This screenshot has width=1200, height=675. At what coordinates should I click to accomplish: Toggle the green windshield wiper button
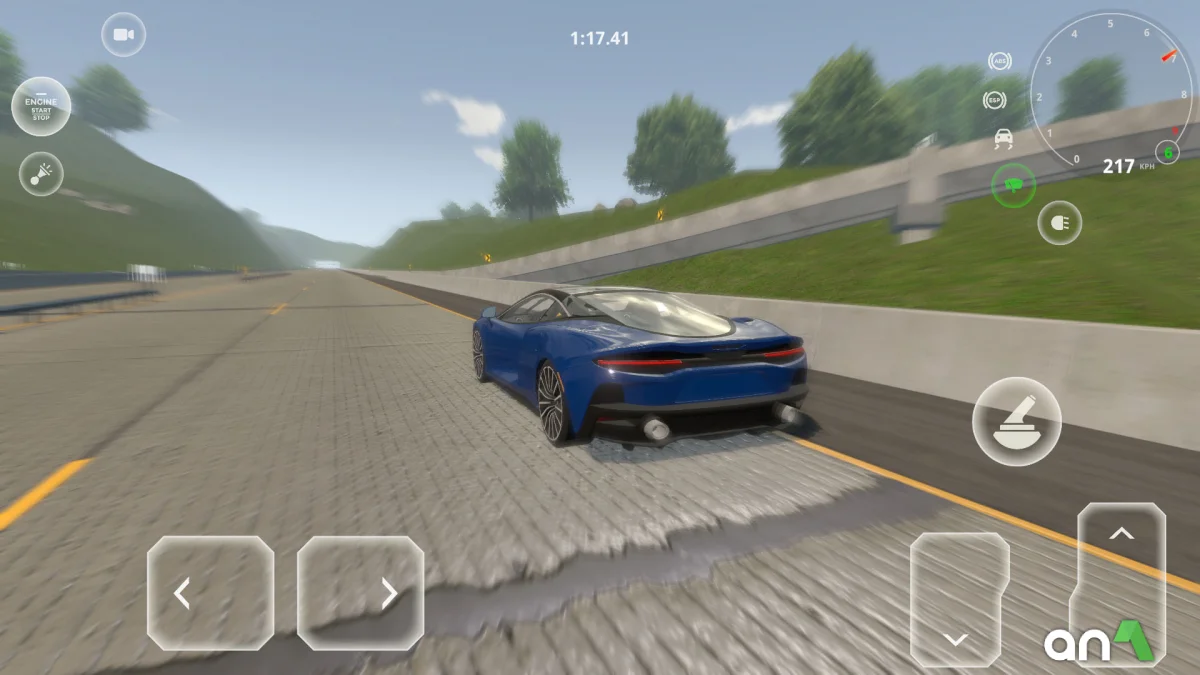1013,184
